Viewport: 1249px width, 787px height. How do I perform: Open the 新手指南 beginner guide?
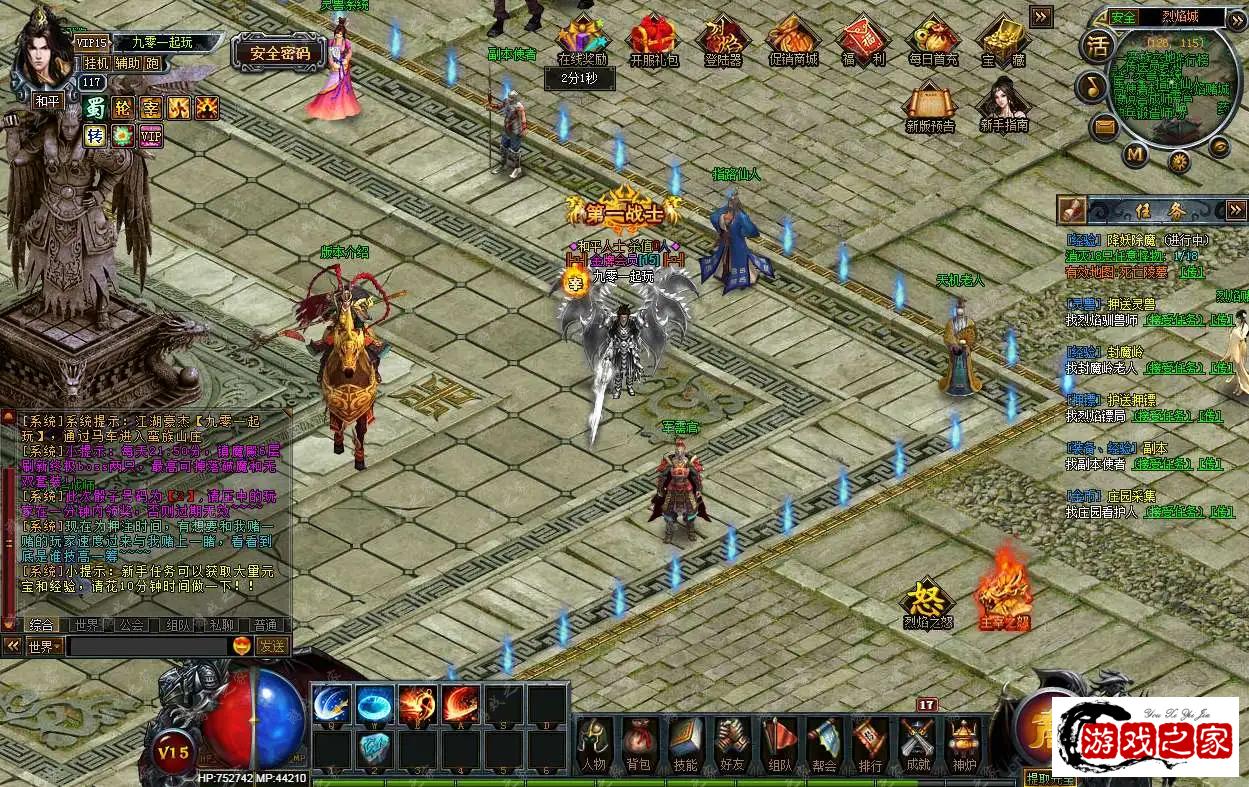pos(1003,105)
